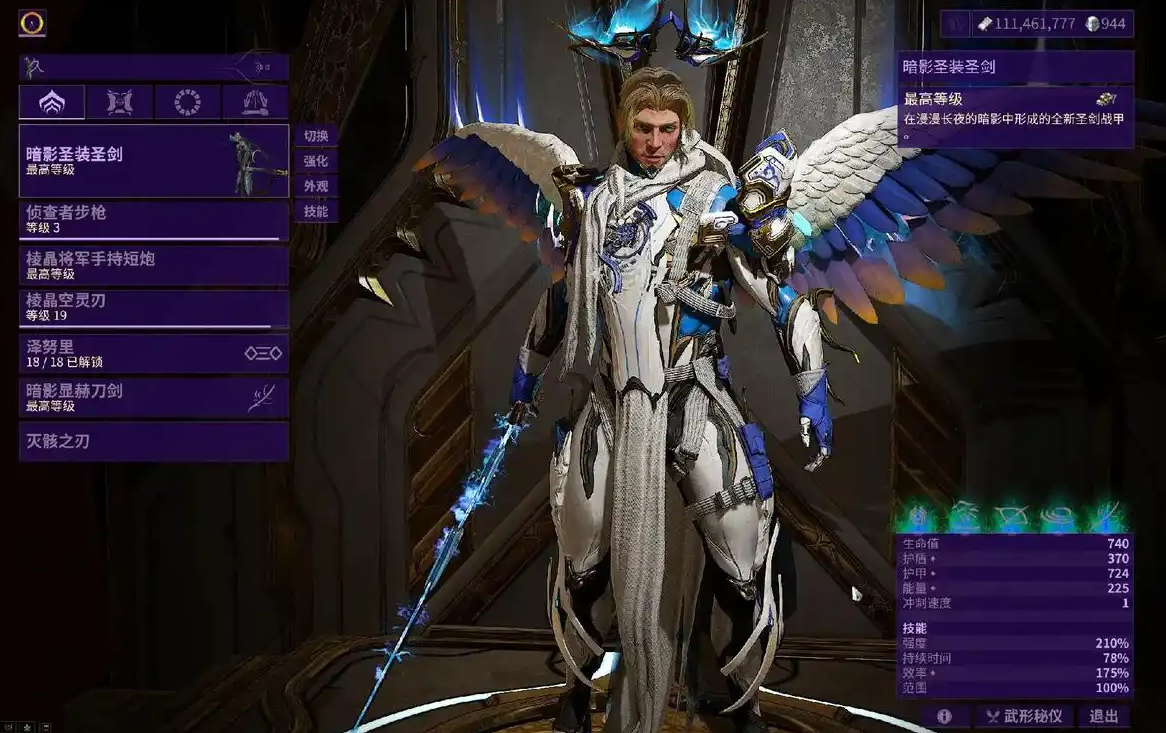
Task: Open the 侦查者步枪 primary weapon slot
Action: (x=153, y=220)
